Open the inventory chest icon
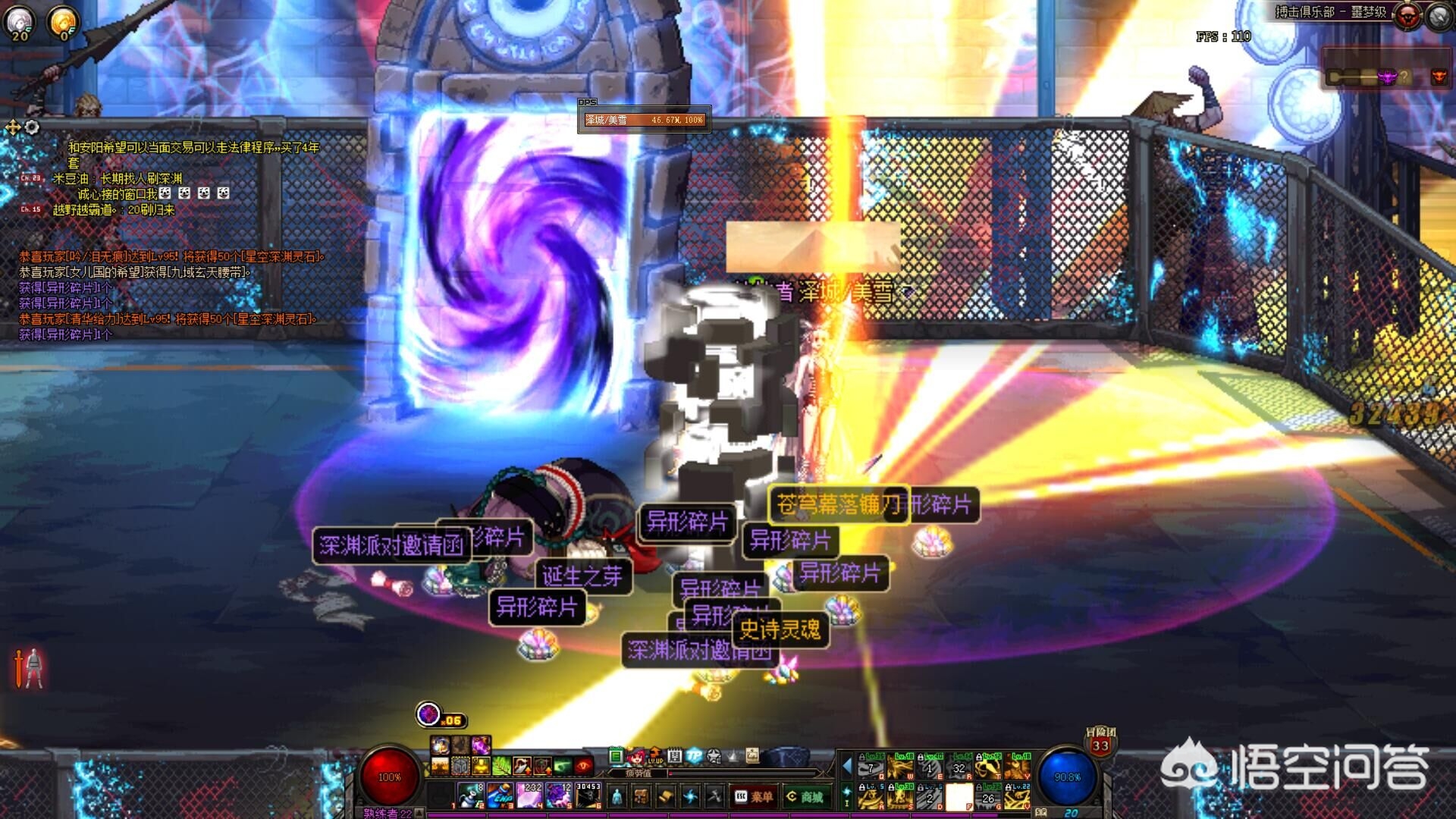This screenshot has width=1456, height=819. pos(642,796)
